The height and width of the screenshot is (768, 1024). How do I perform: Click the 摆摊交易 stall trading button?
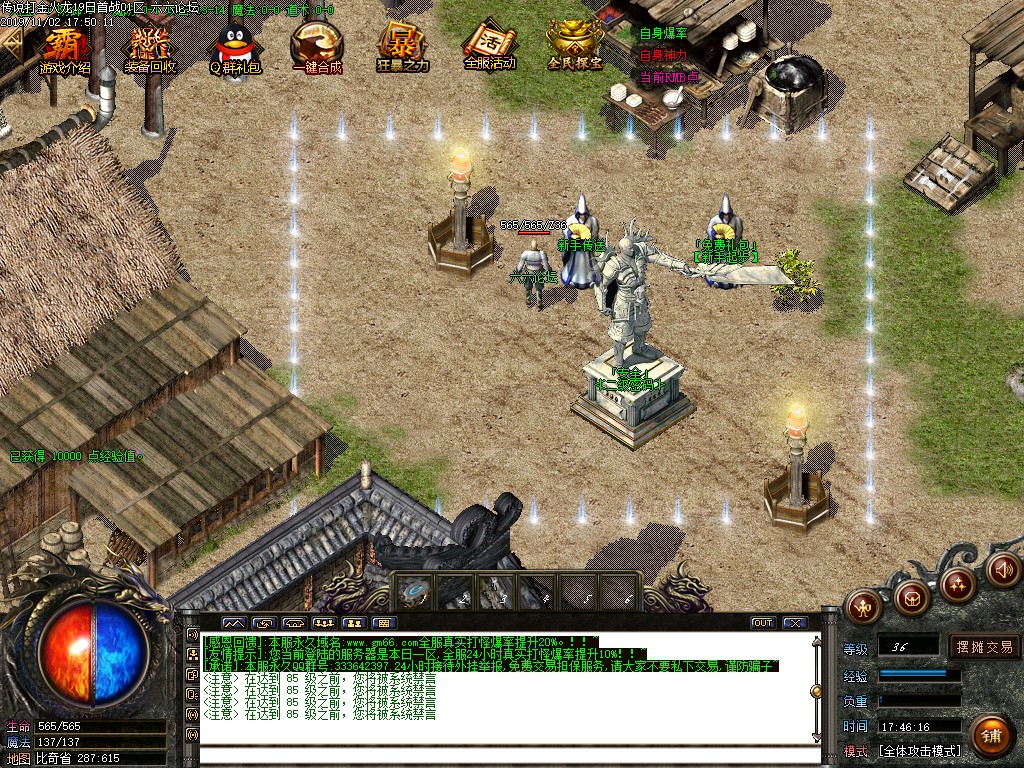pyautogui.click(x=984, y=647)
